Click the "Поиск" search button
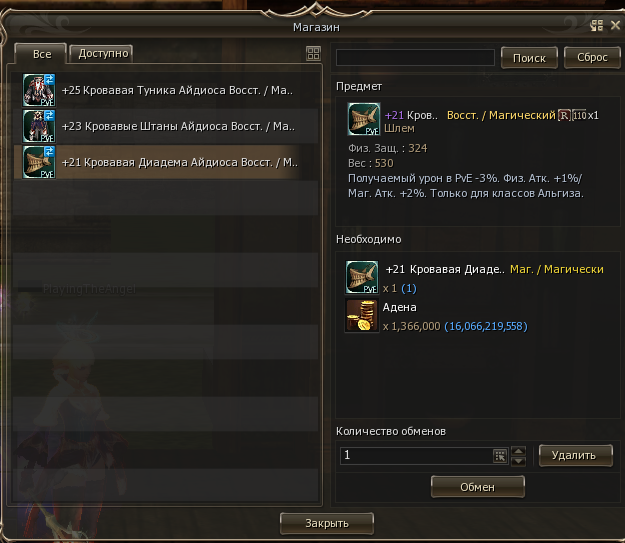 (x=528, y=58)
